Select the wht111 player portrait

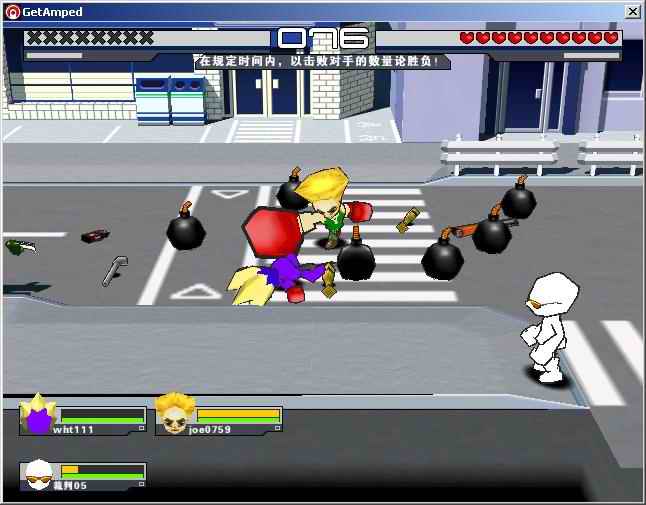pos(39,415)
